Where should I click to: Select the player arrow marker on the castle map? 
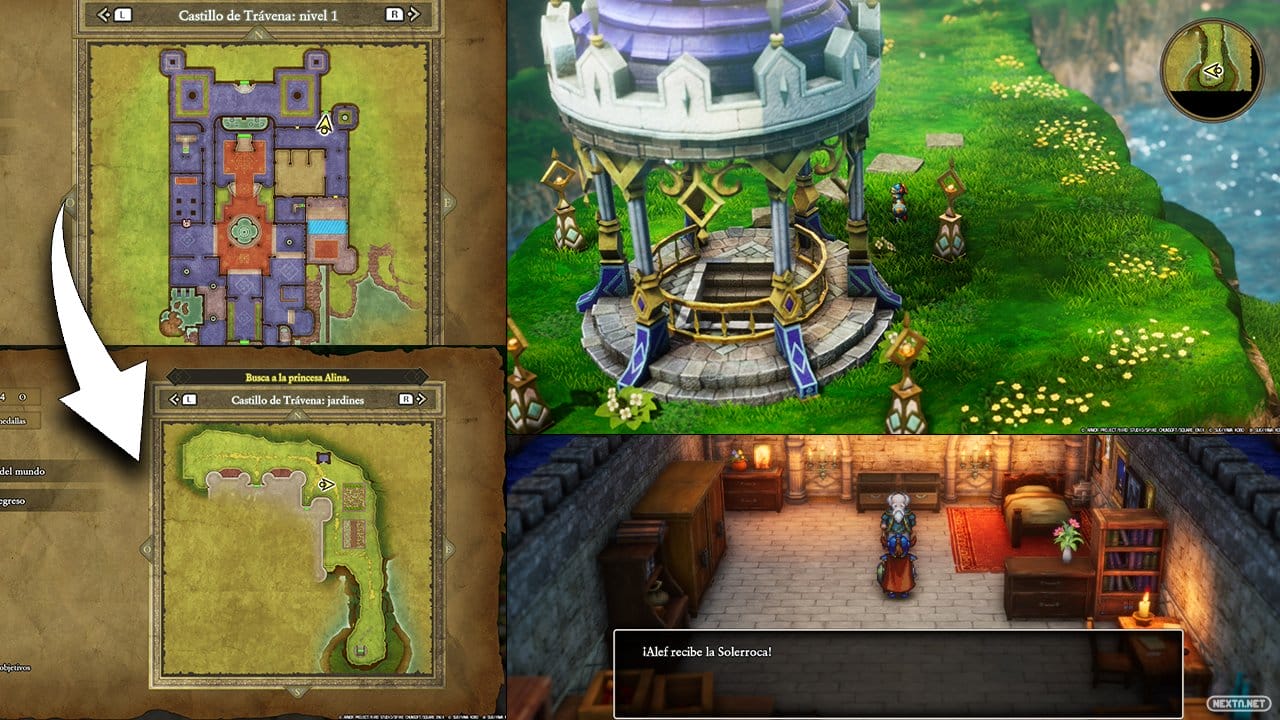coord(325,124)
